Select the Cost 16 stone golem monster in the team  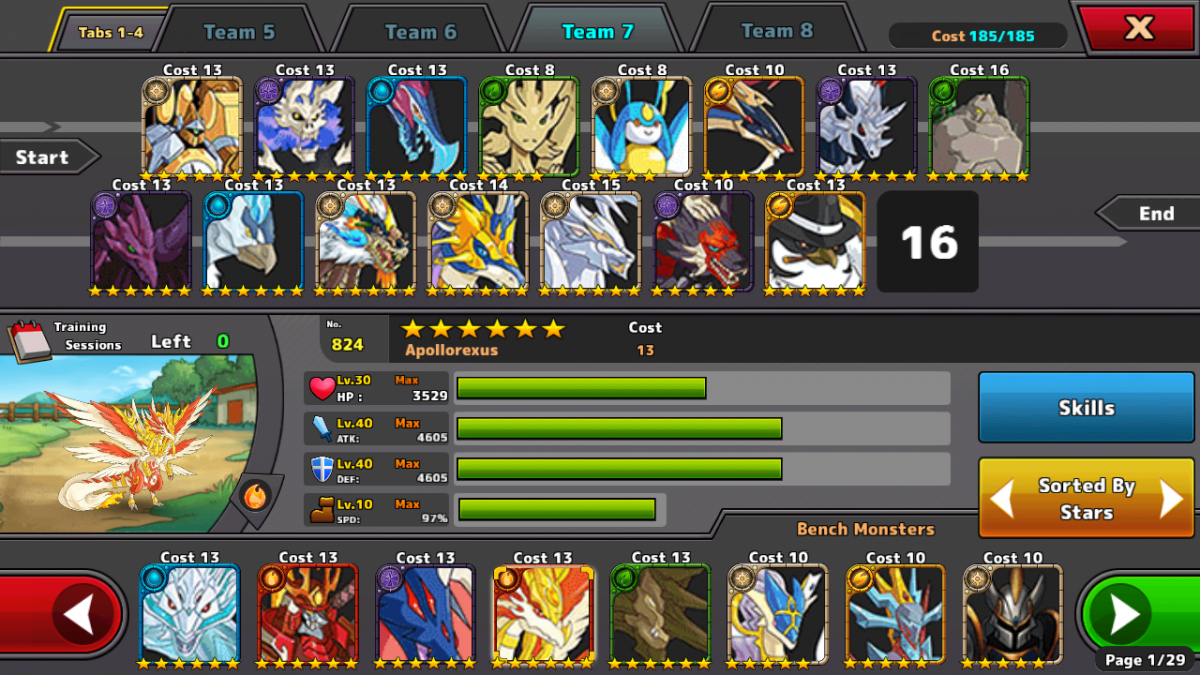[x=979, y=126]
